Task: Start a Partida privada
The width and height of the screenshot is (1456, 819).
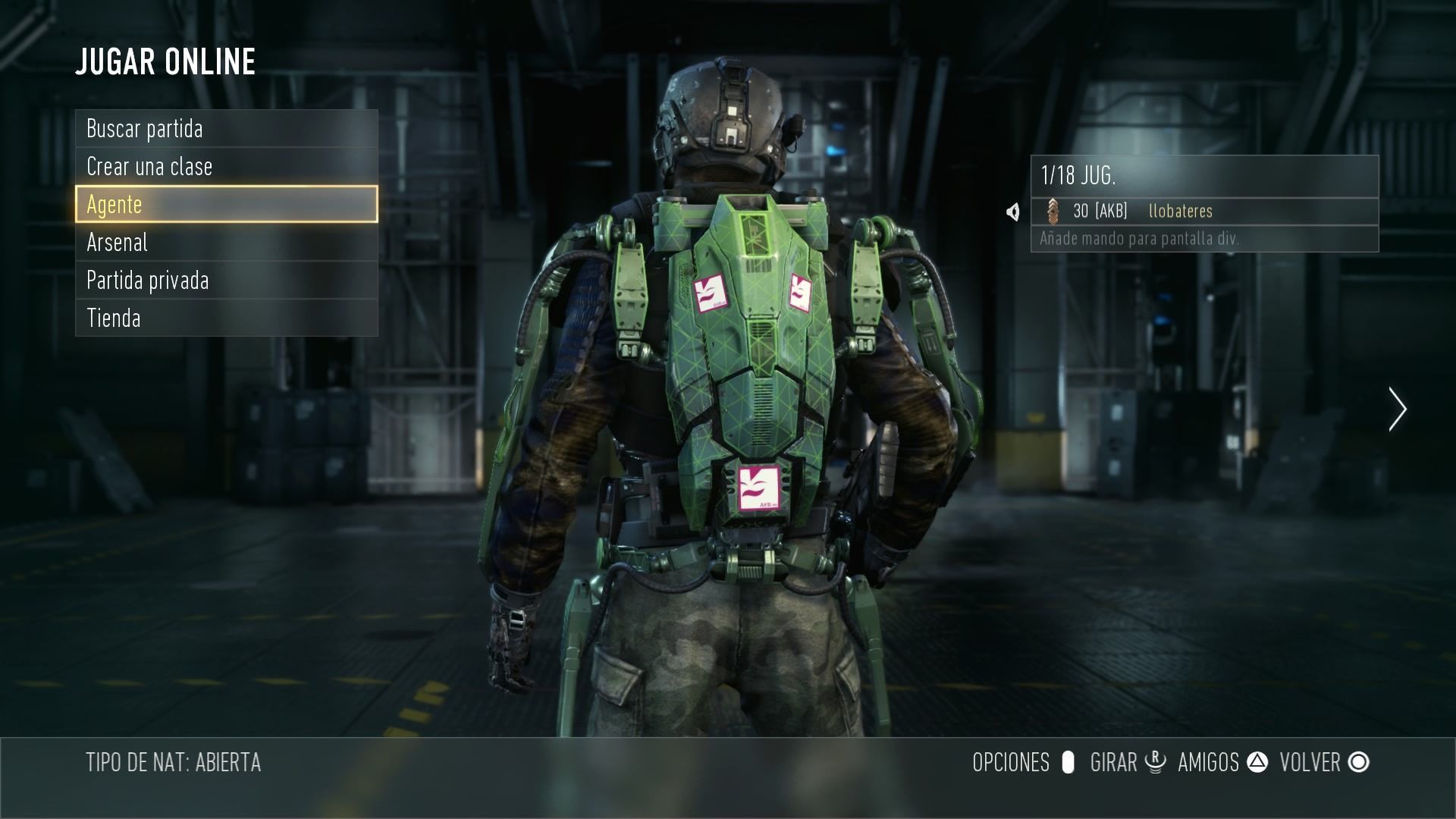Action: tap(226, 281)
